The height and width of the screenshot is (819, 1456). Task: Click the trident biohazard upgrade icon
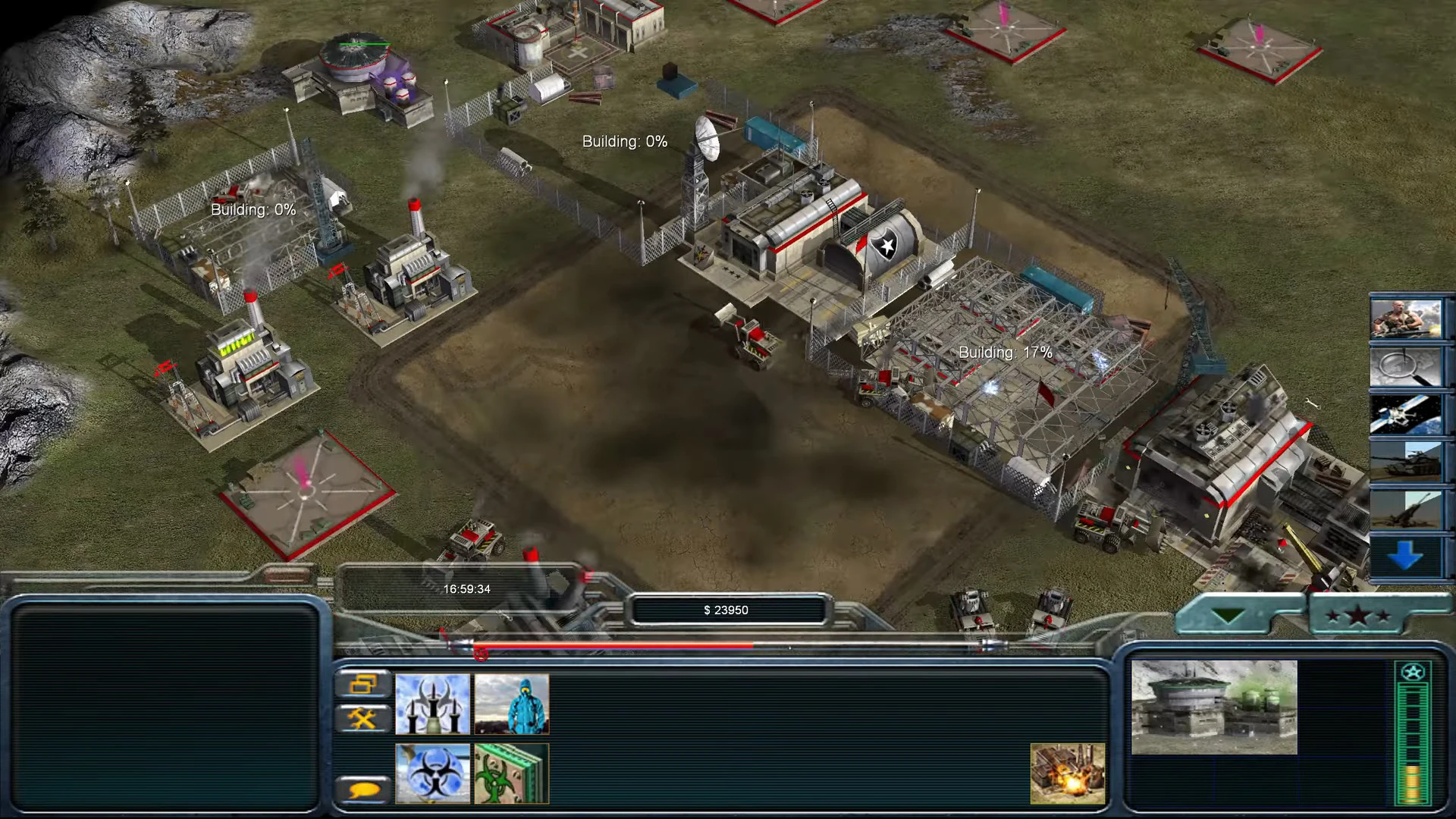[432, 704]
